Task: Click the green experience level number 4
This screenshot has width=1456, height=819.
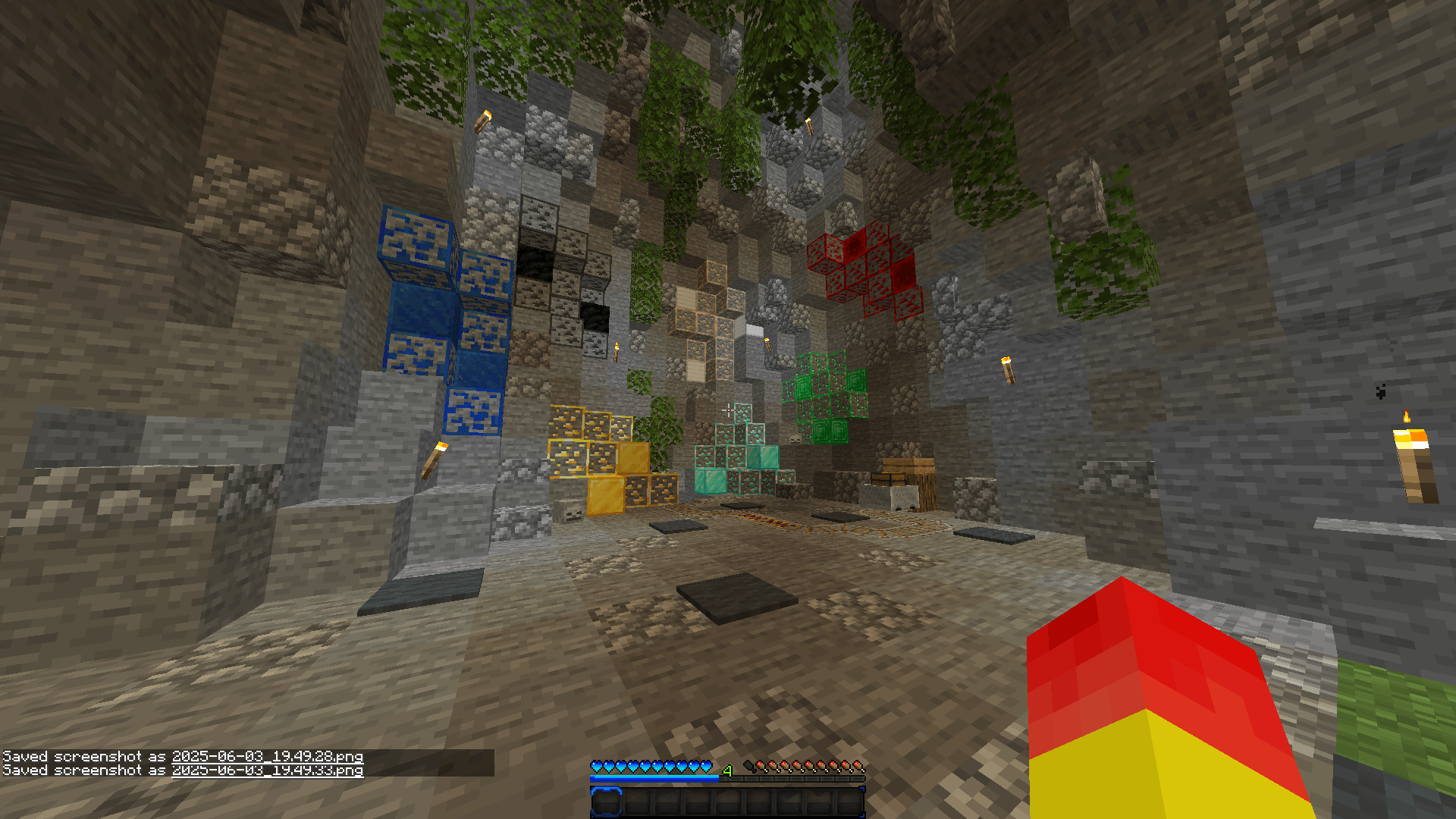Action: pyautogui.click(x=726, y=771)
